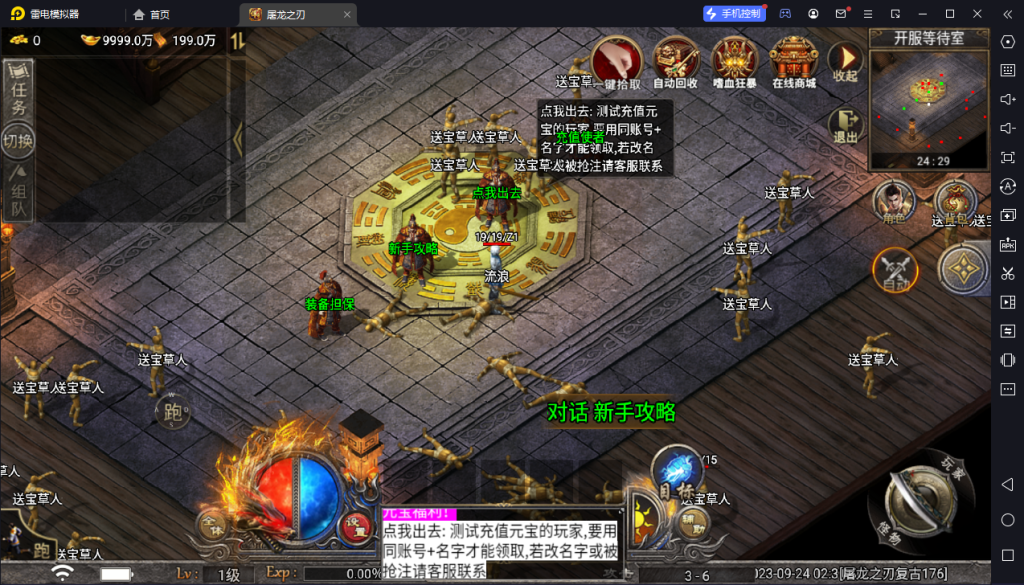Open the 角色 character panel
Viewport: 1024px width, 585px height.
coord(893,204)
